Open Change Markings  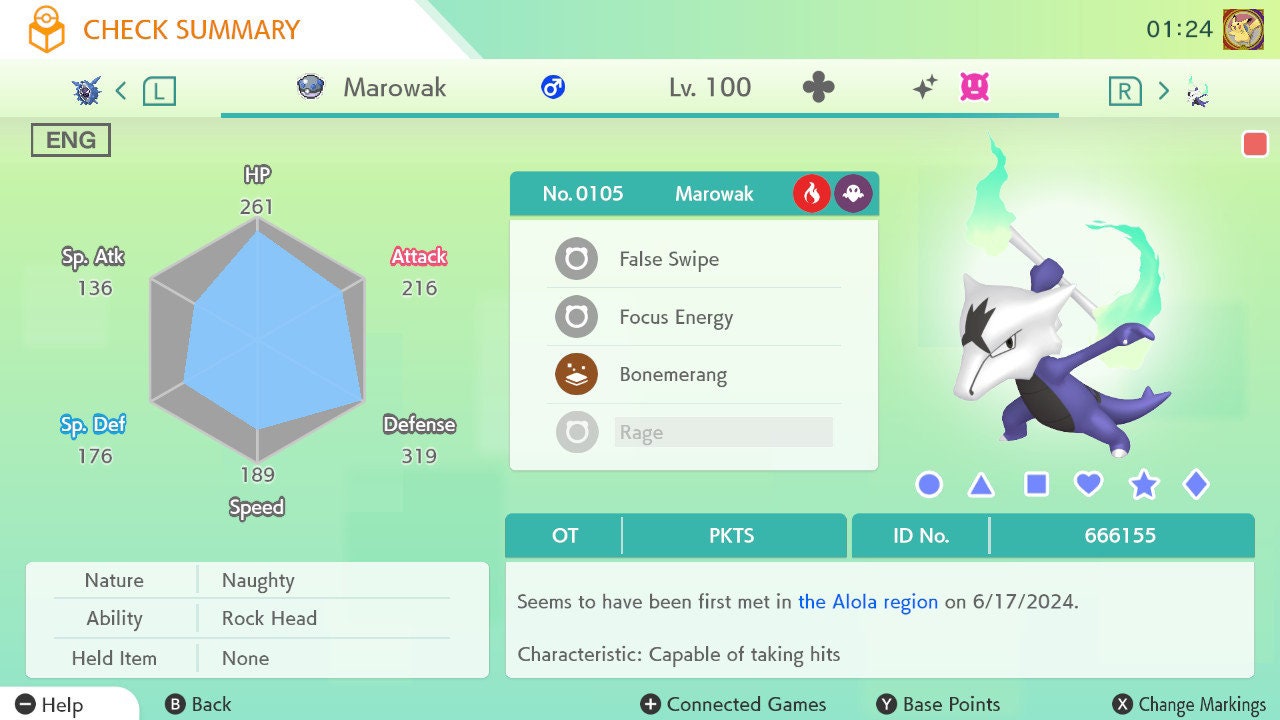click(1190, 705)
